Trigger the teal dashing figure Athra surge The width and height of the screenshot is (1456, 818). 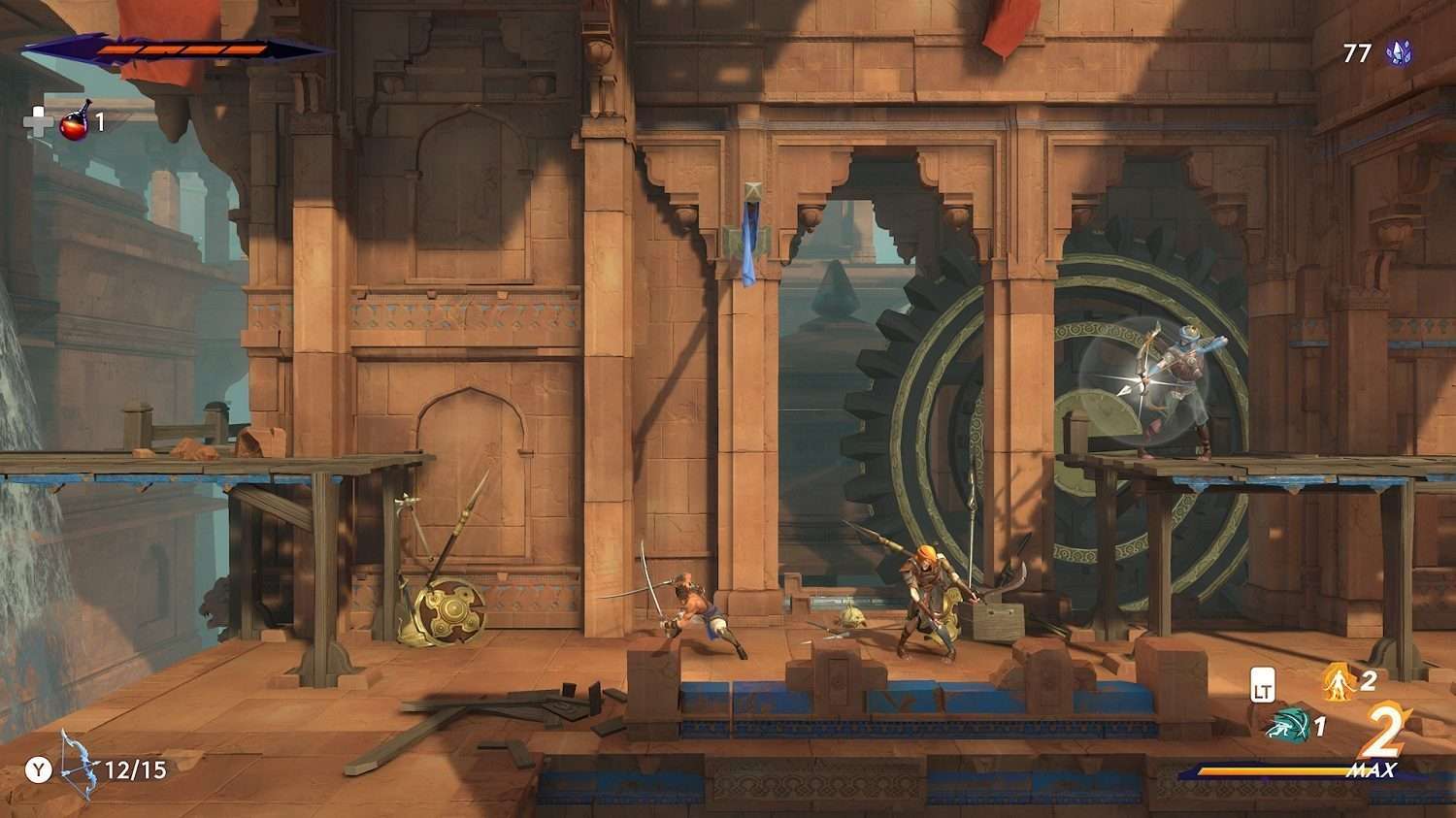[1288, 725]
